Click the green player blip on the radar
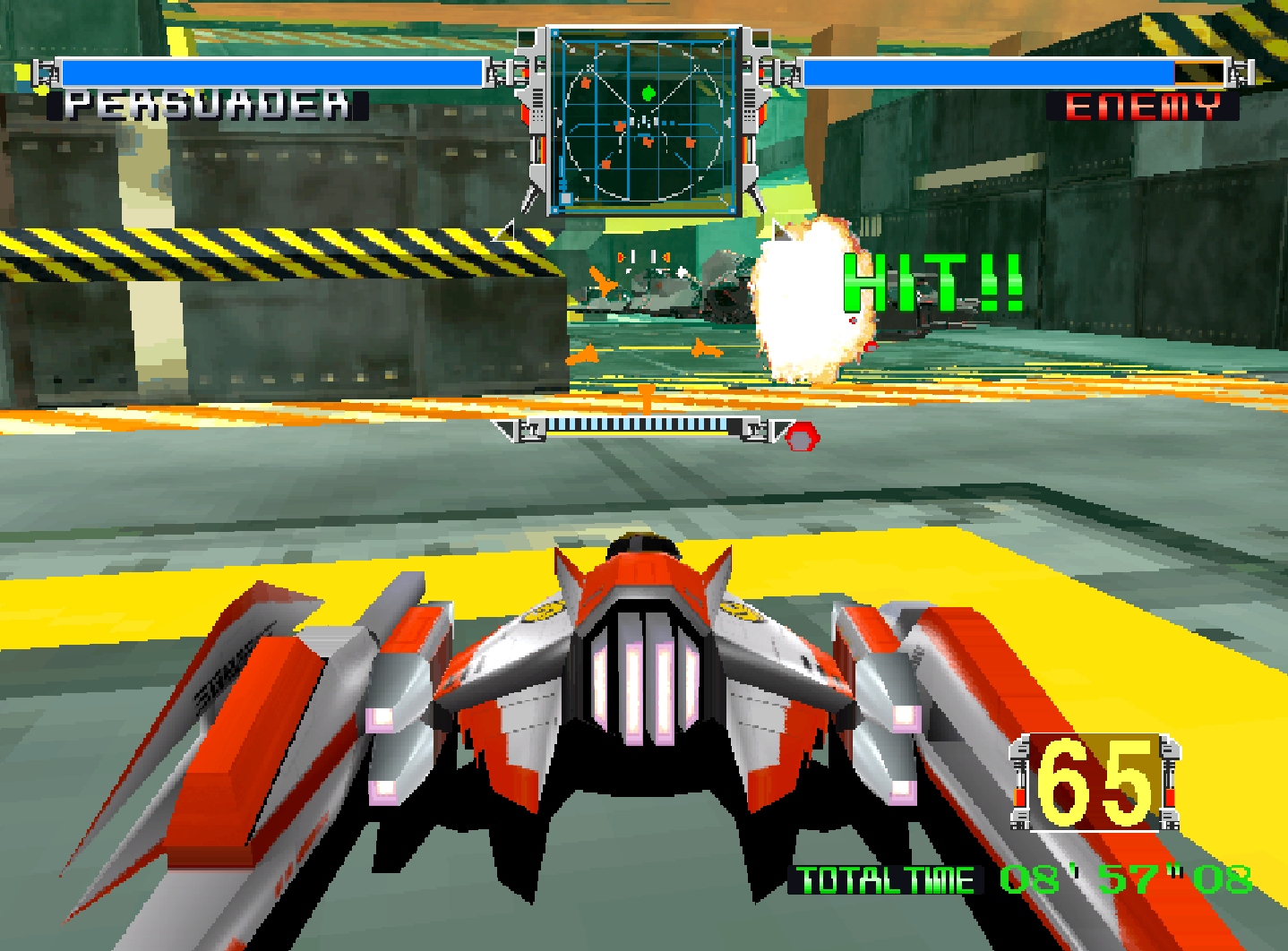 tap(648, 93)
